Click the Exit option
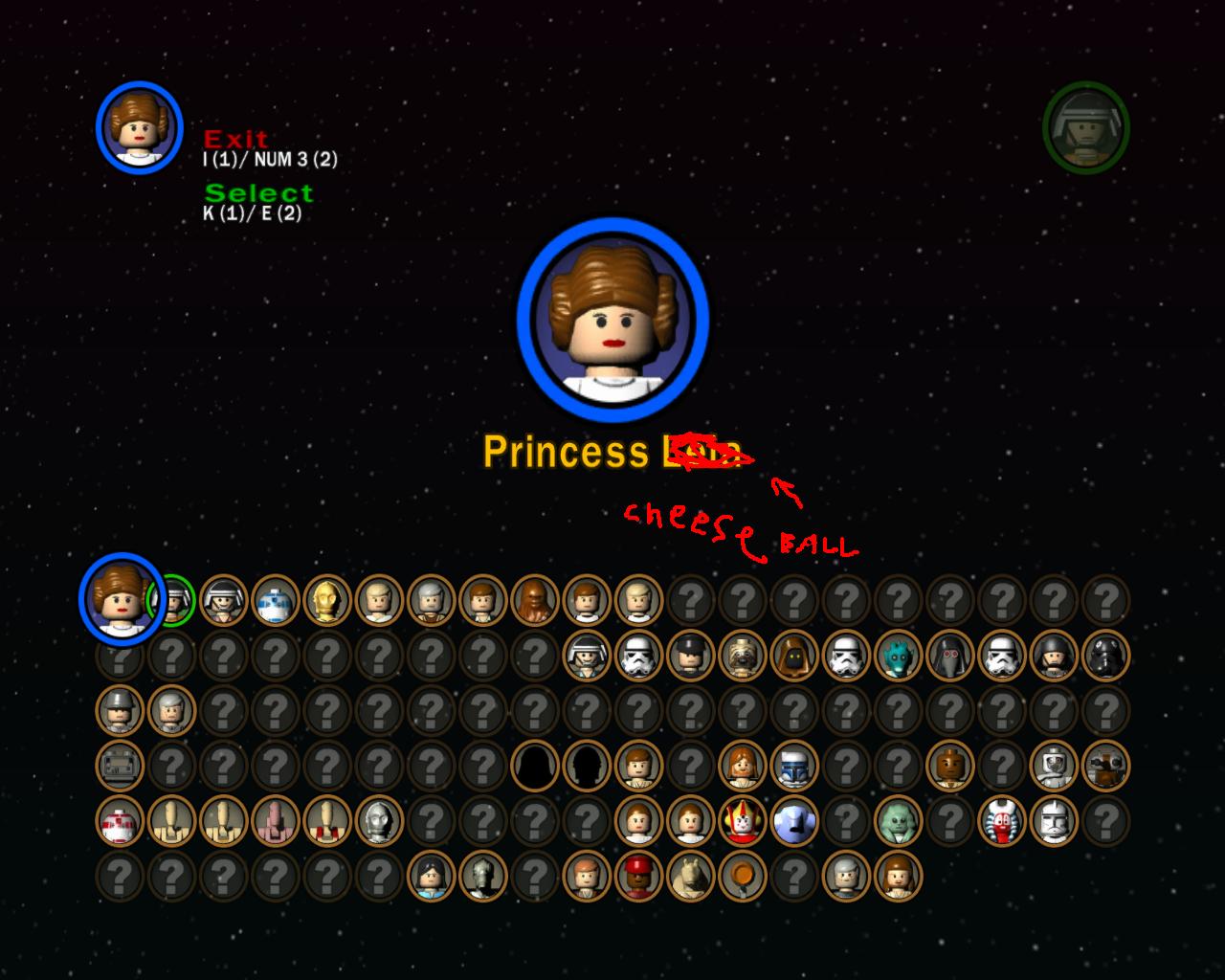Screen dimensions: 1225x980 point(235,140)
